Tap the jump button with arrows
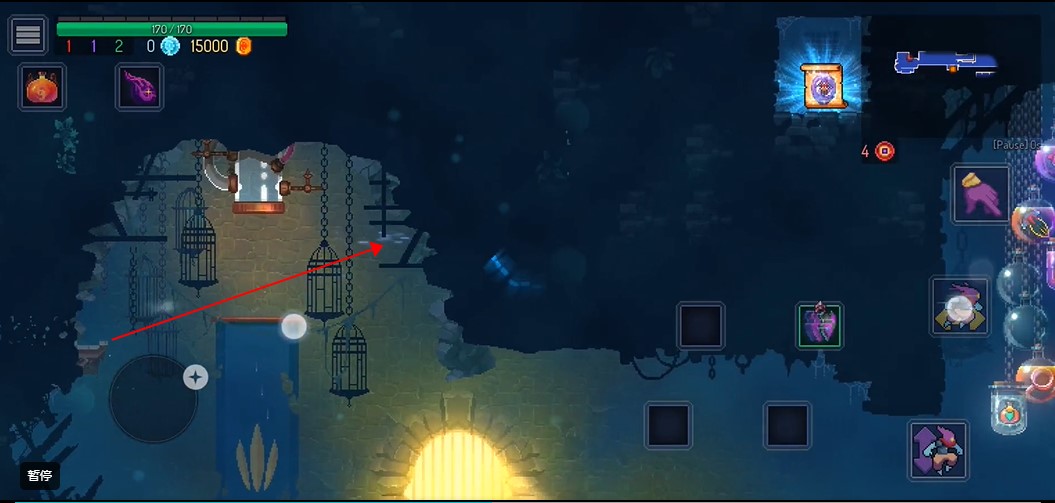The image size is (1055, 503). [938, 450]
